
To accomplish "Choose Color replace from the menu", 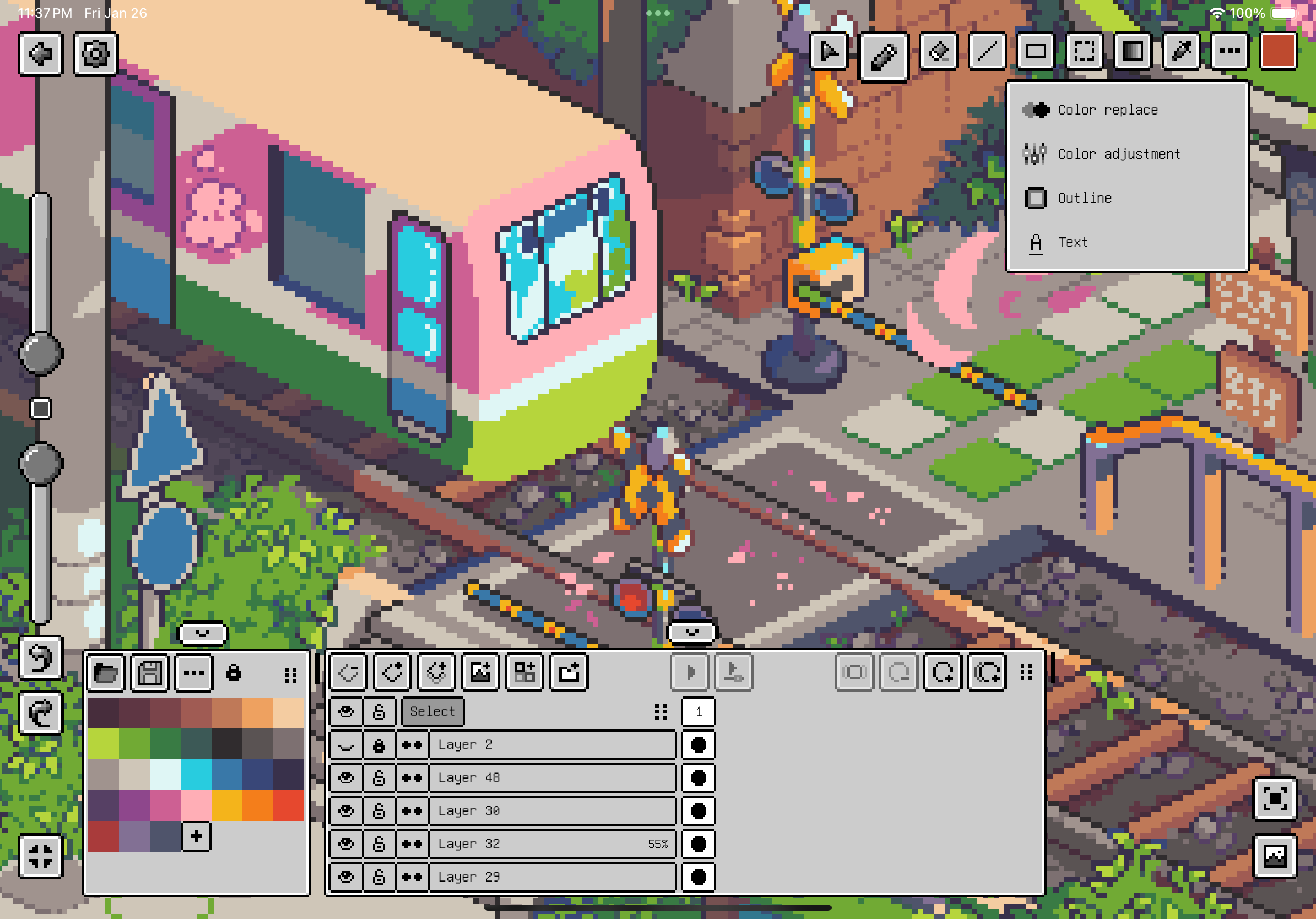I will tap(1106, 110).
